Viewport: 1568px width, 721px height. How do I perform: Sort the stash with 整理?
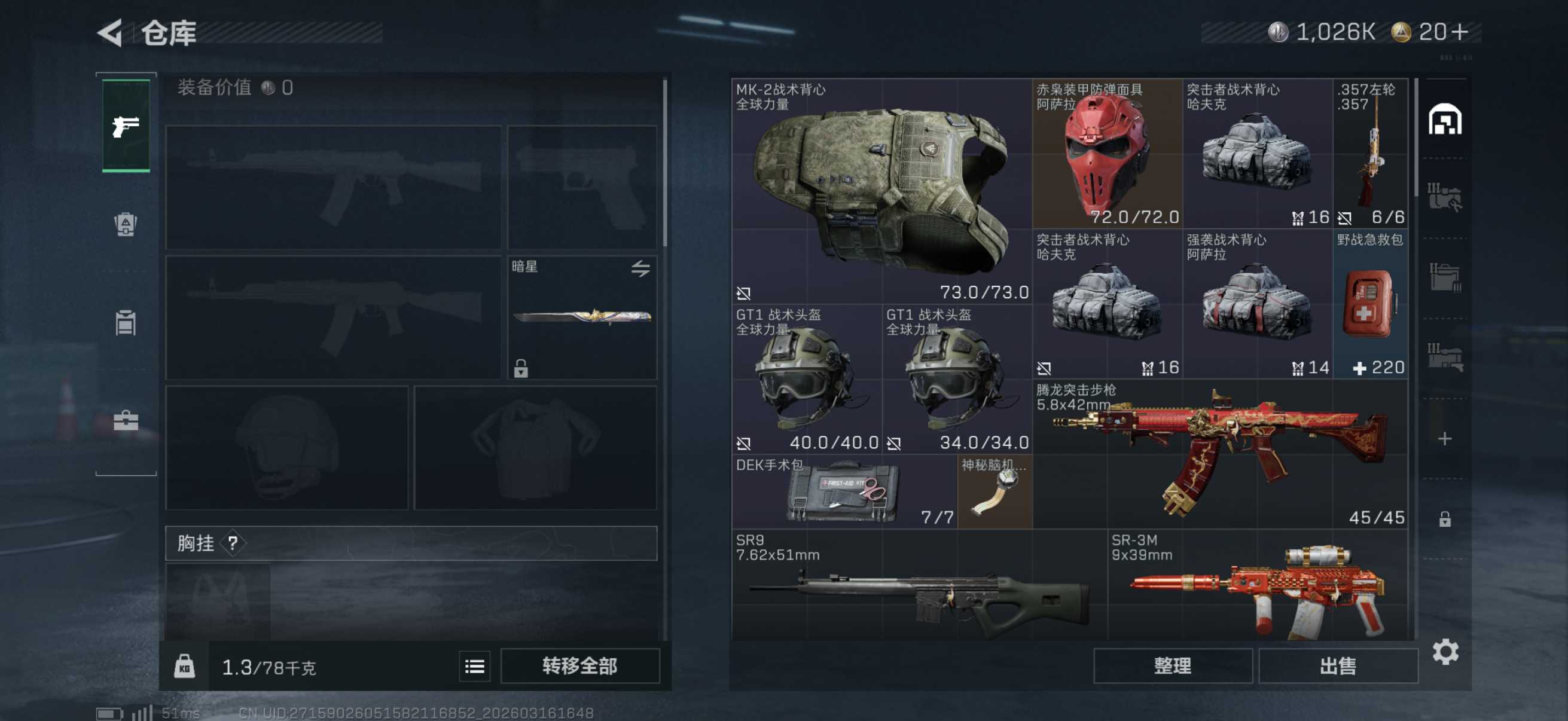1172,665
